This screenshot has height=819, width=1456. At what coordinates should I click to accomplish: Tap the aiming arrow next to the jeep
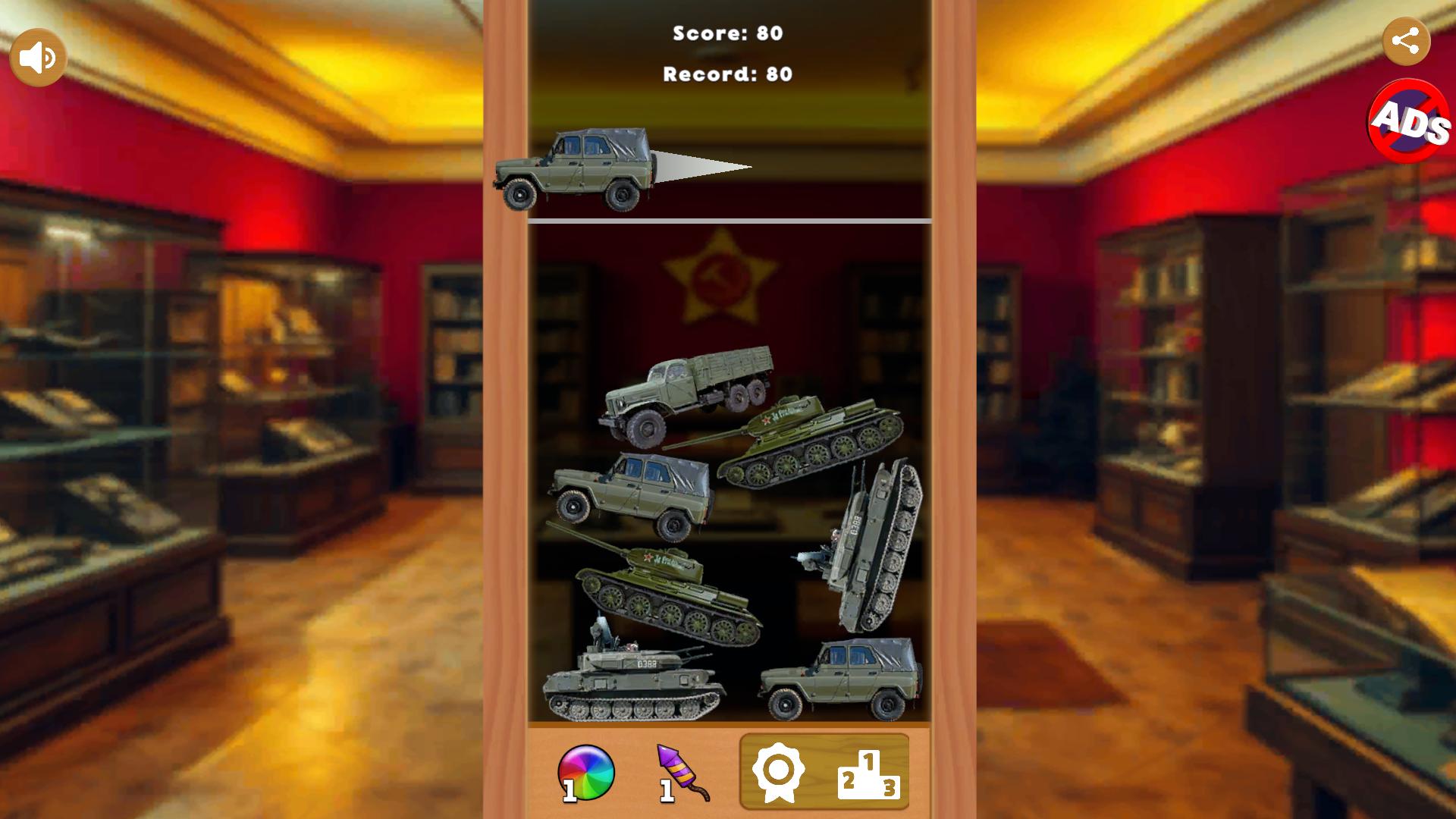[698, 165]
